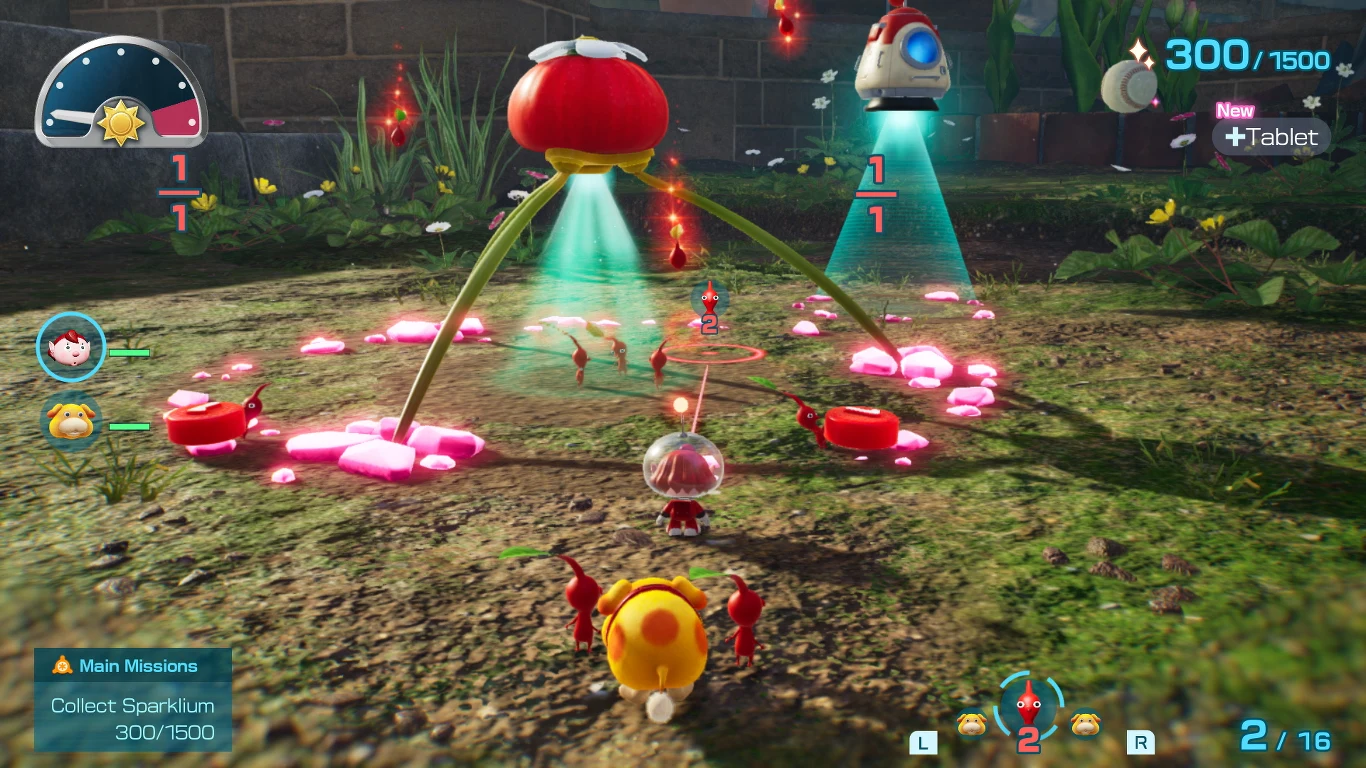Image resolution: width=1366 pixels, height=768 pixels.
Task: Toggle the pilot's green health bar
Action: 130,353
